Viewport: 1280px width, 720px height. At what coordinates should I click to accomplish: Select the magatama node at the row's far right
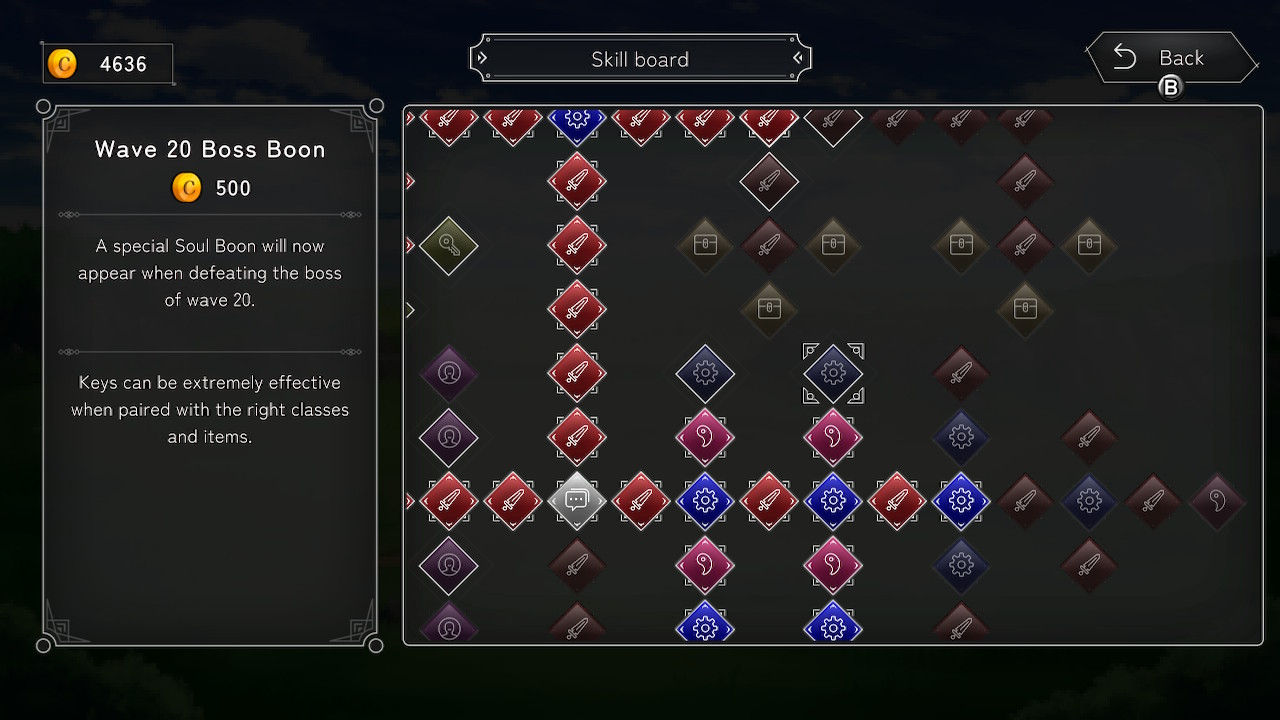pyautogui.click(x=1217, y=501)
